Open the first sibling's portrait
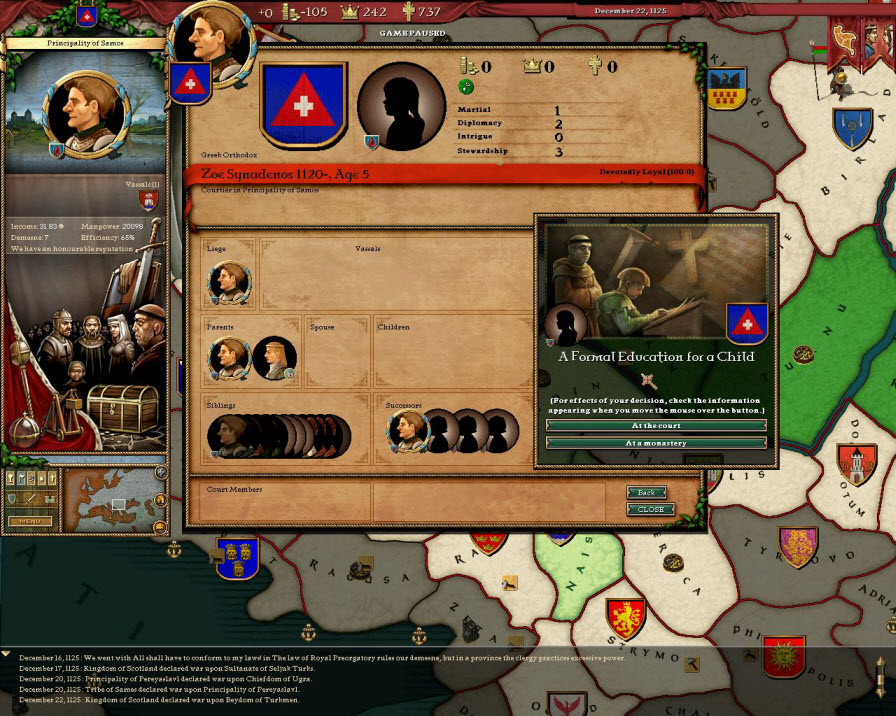896x716 pixels. click(x=225, y=437)
